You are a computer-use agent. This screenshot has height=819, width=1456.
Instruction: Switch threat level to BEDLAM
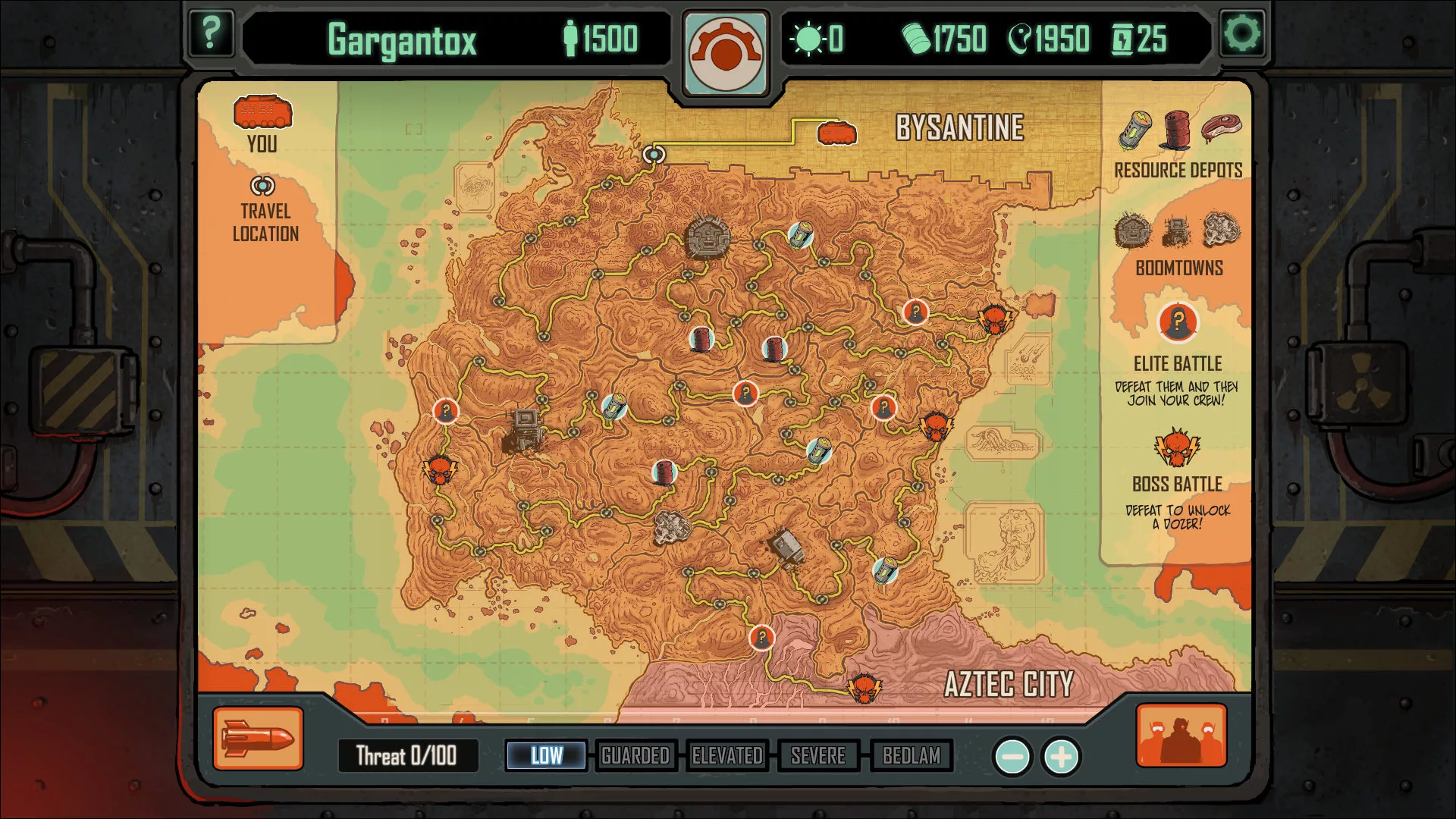[911, 755]
